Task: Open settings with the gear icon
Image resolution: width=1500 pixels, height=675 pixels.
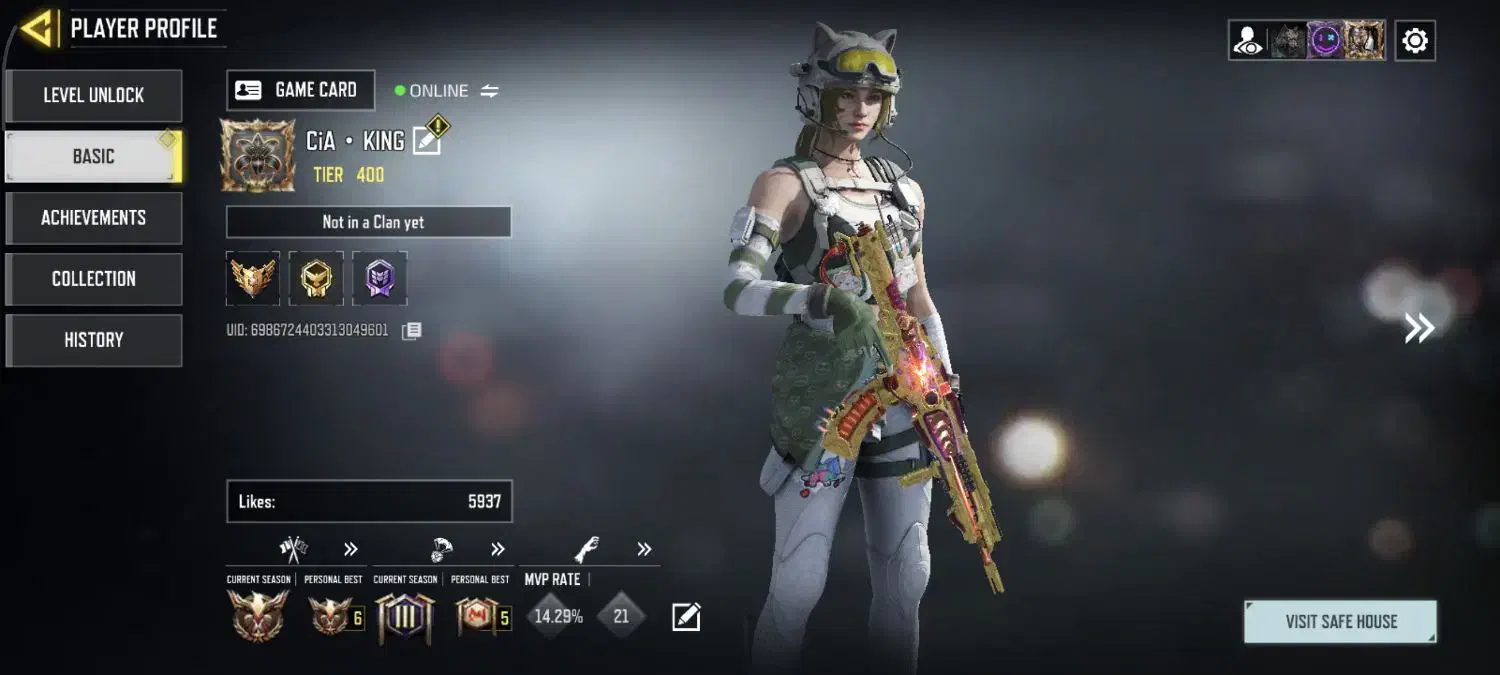Action: tap(1415, 41)
